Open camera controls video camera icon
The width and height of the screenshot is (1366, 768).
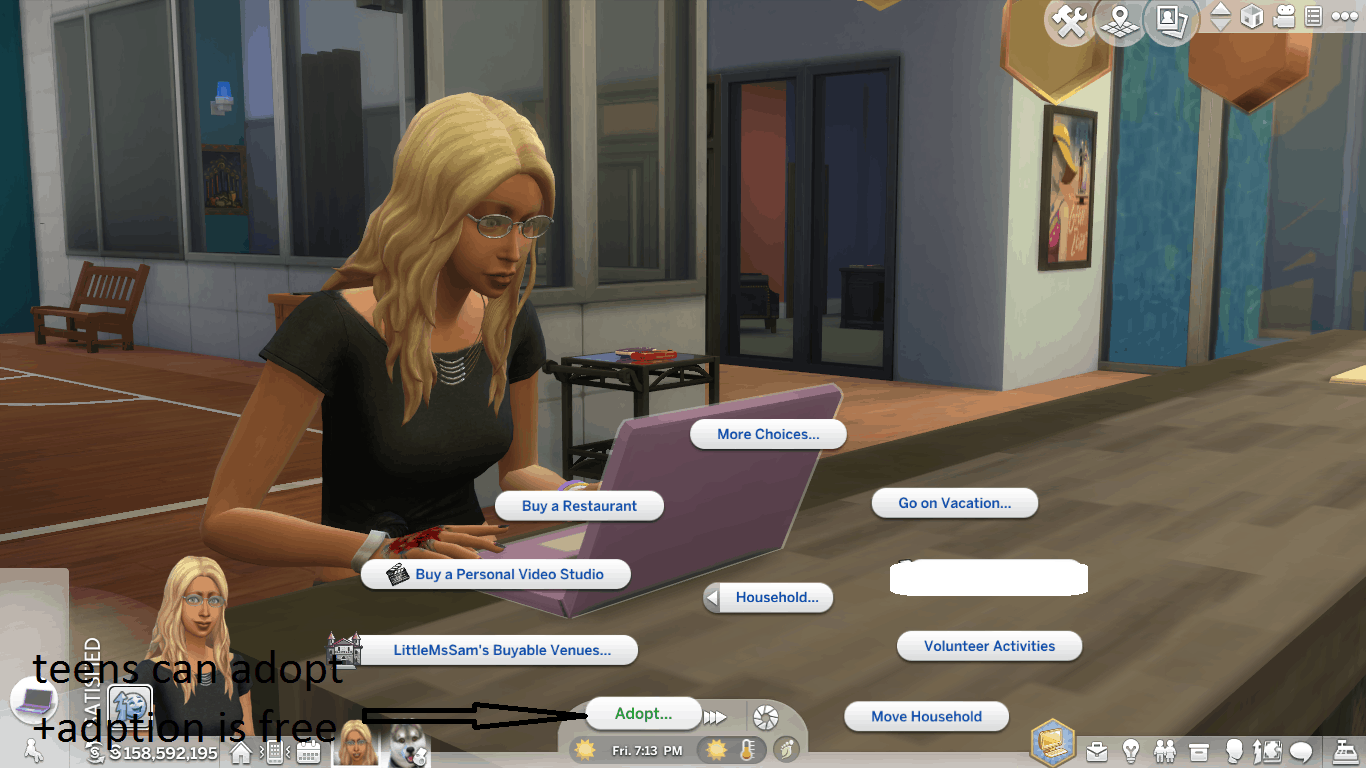[1284, 17]
